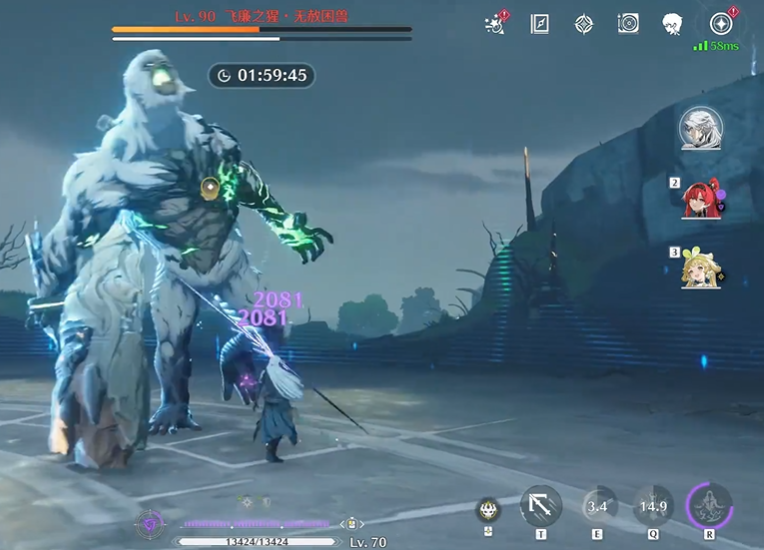Open the character head profile icon
Screen dimensions: 764x550
point(672,24)
